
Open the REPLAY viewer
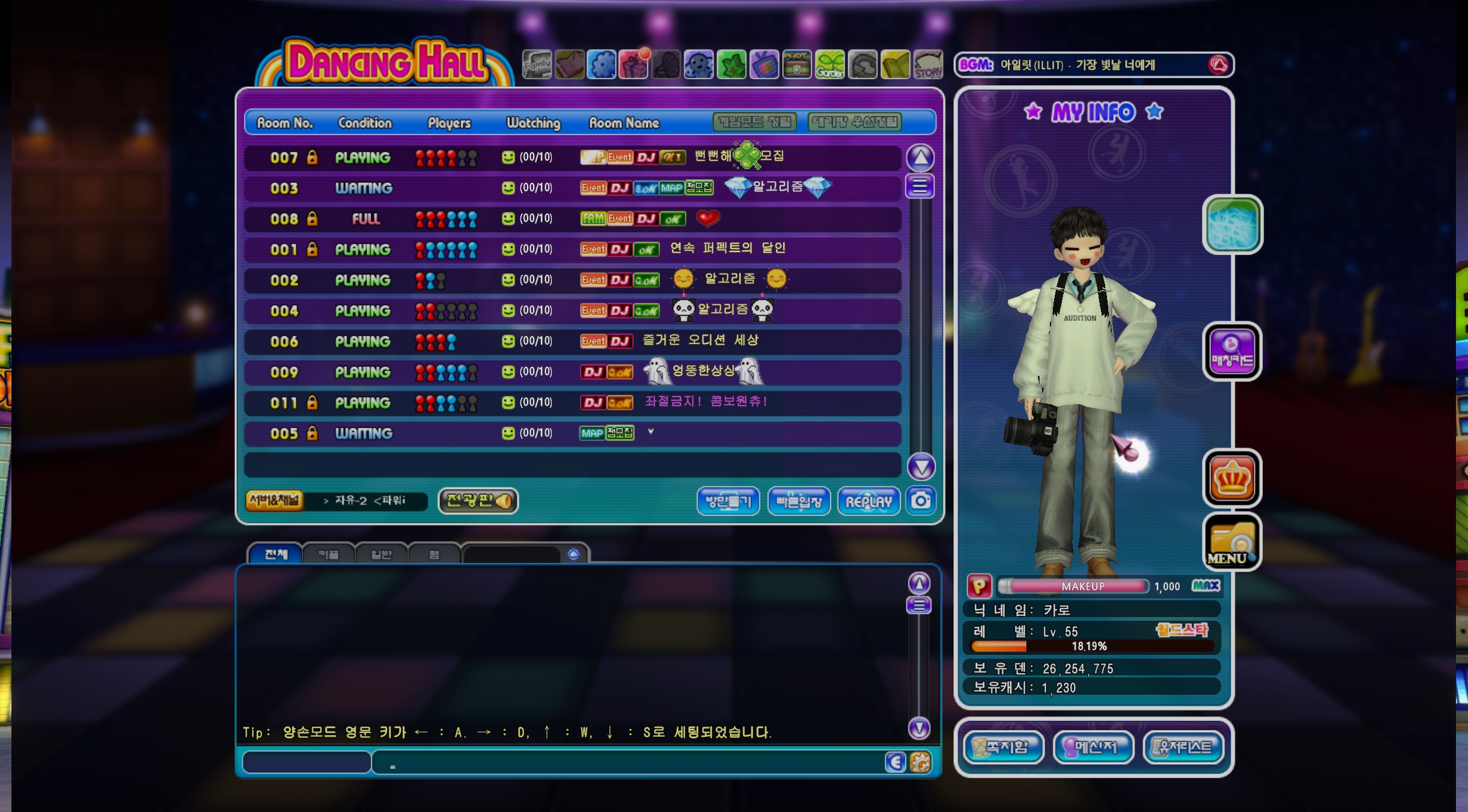click(869, 501)
